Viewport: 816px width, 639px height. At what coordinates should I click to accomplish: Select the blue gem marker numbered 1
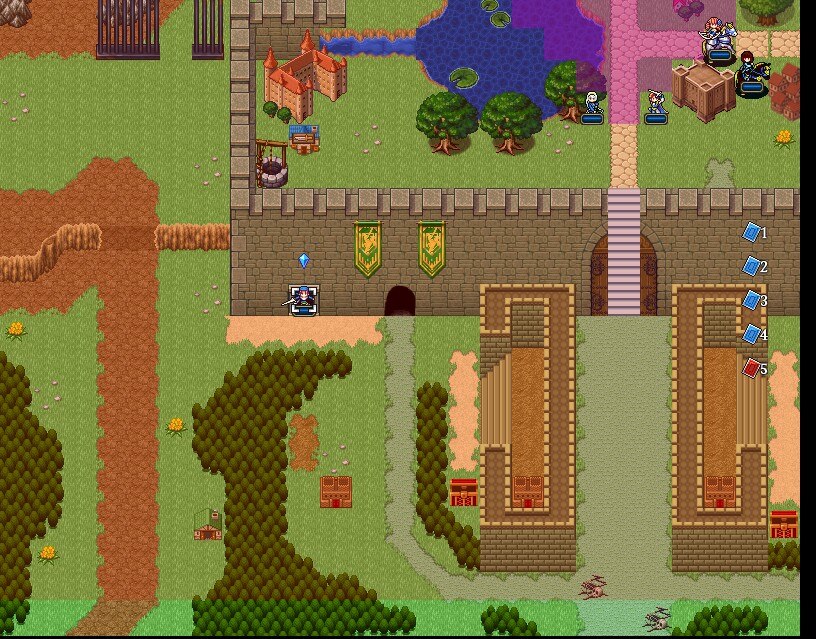pyautogui.click(x=752, y=233)
